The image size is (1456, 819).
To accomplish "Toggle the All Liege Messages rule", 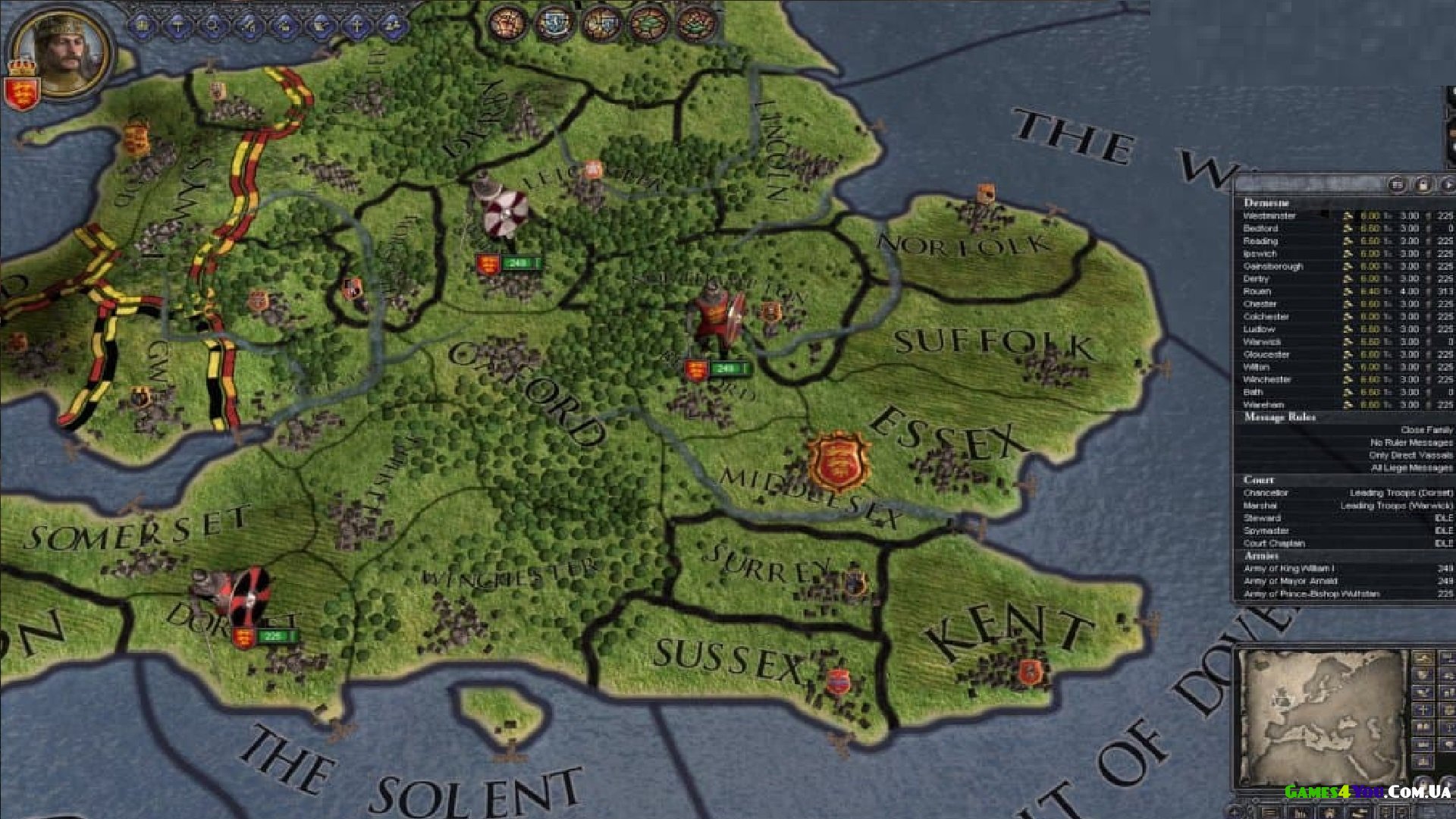I will point(1411,468).
